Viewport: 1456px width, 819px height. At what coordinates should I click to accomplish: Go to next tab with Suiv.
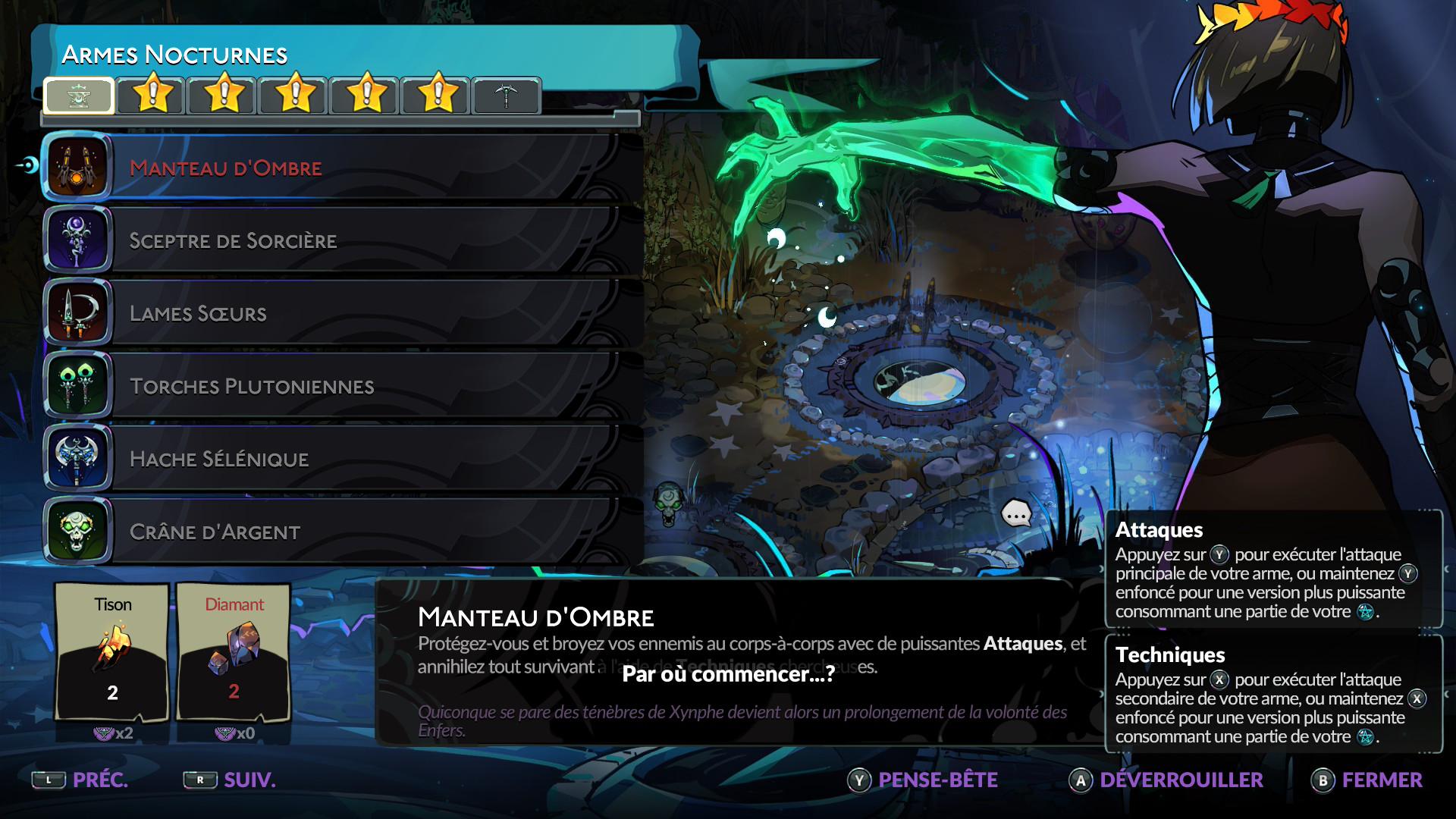230,780
